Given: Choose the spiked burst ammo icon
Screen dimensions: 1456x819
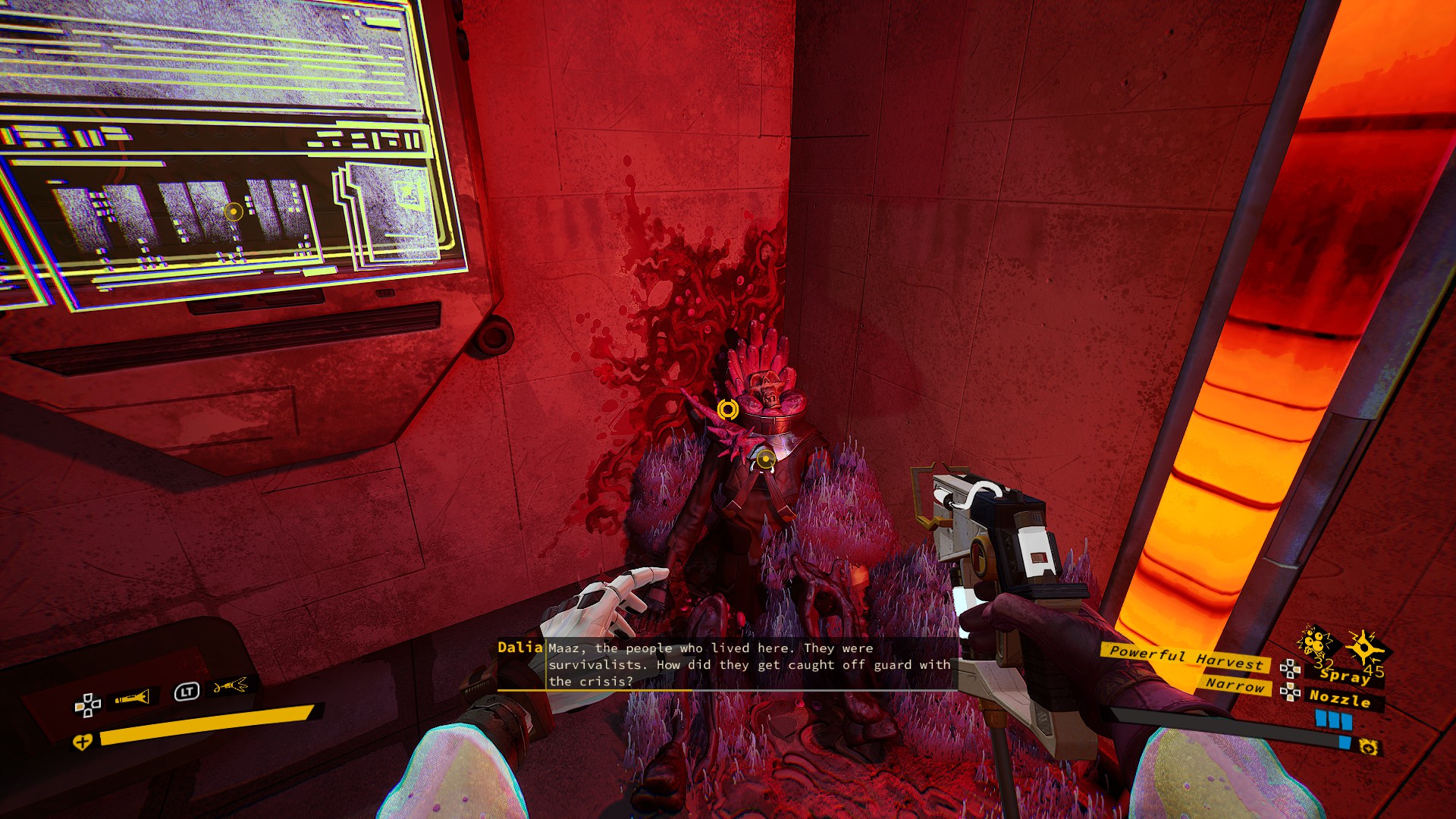Looking at the screenshot, I should [x=1364, y=646].
